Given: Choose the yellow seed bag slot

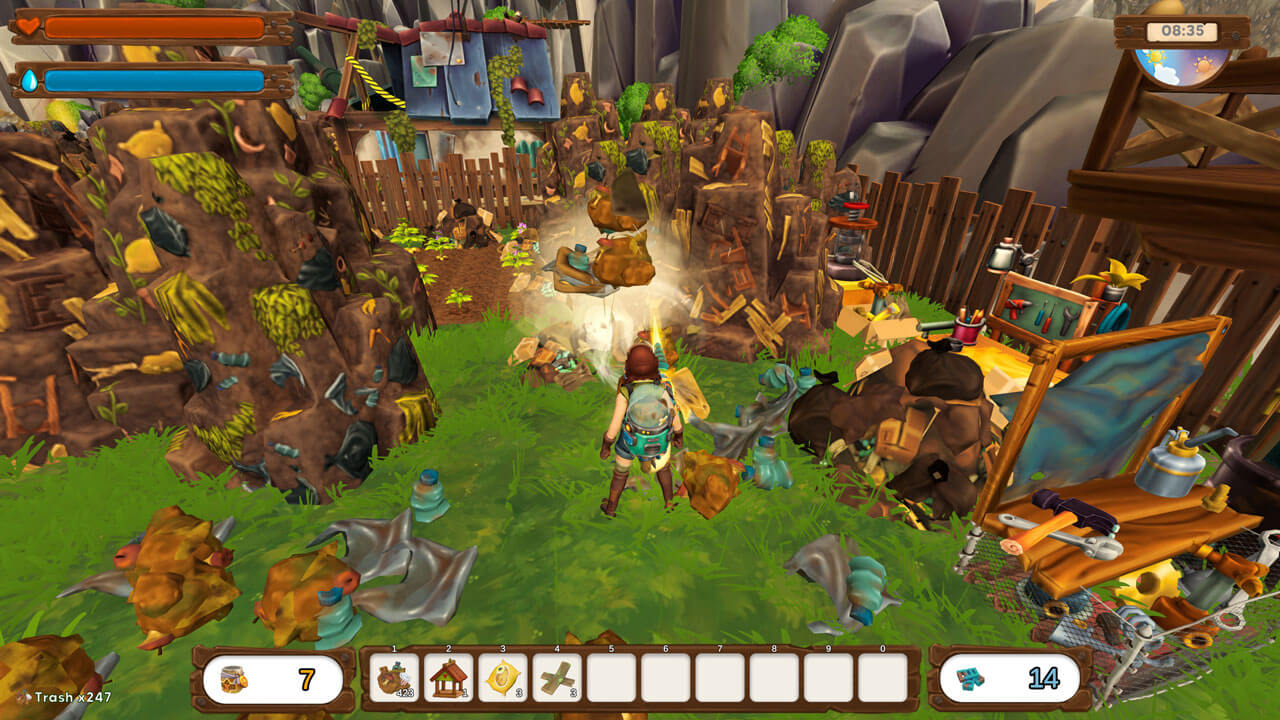Looking at the screenshot, I should pos(502,678).
